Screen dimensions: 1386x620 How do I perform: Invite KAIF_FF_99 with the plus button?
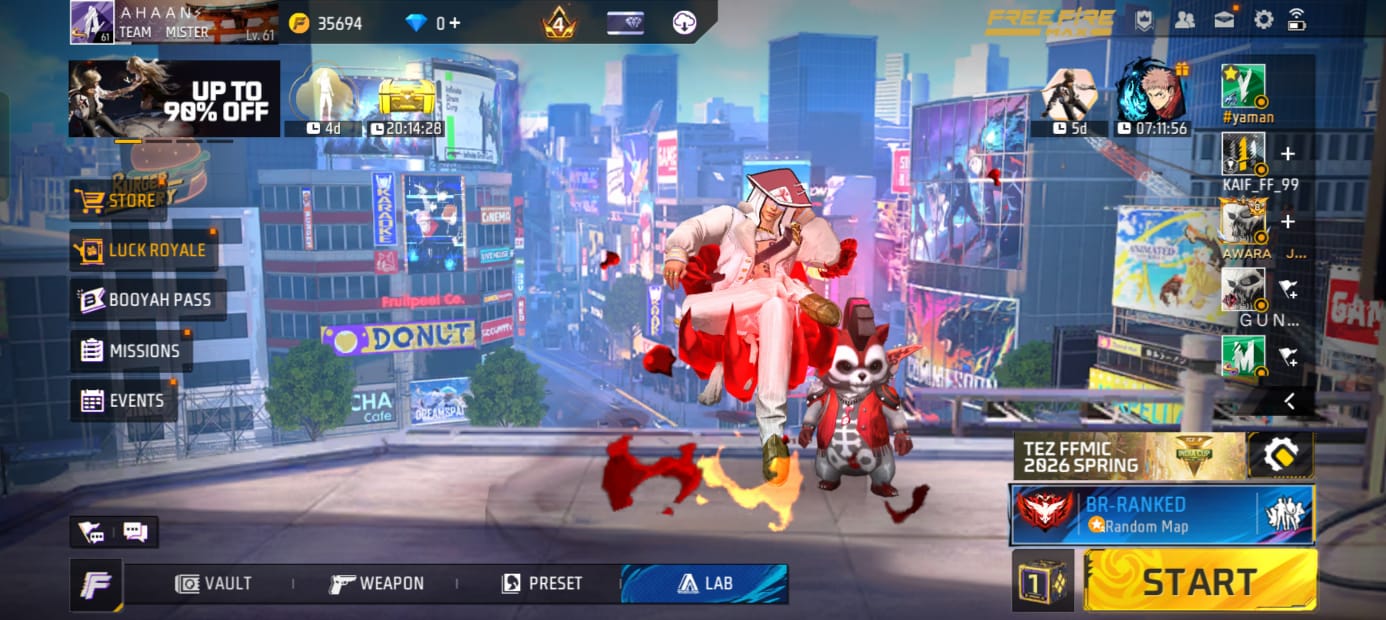[x=1288, y=154]
